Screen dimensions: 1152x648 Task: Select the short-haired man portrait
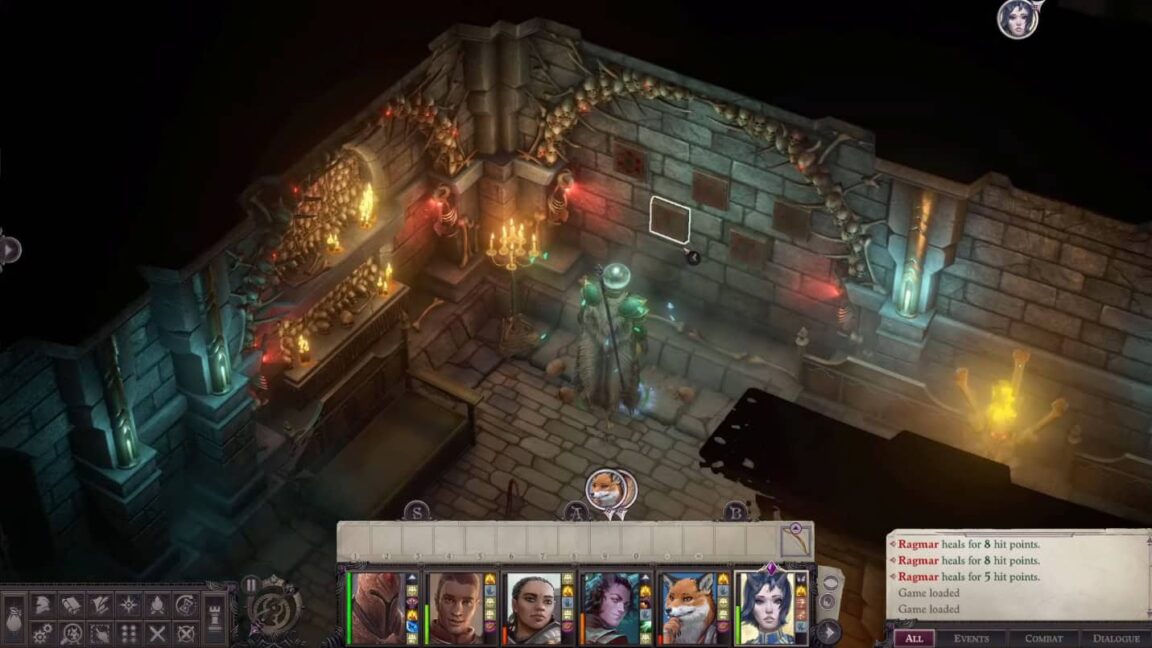(455, 607)
